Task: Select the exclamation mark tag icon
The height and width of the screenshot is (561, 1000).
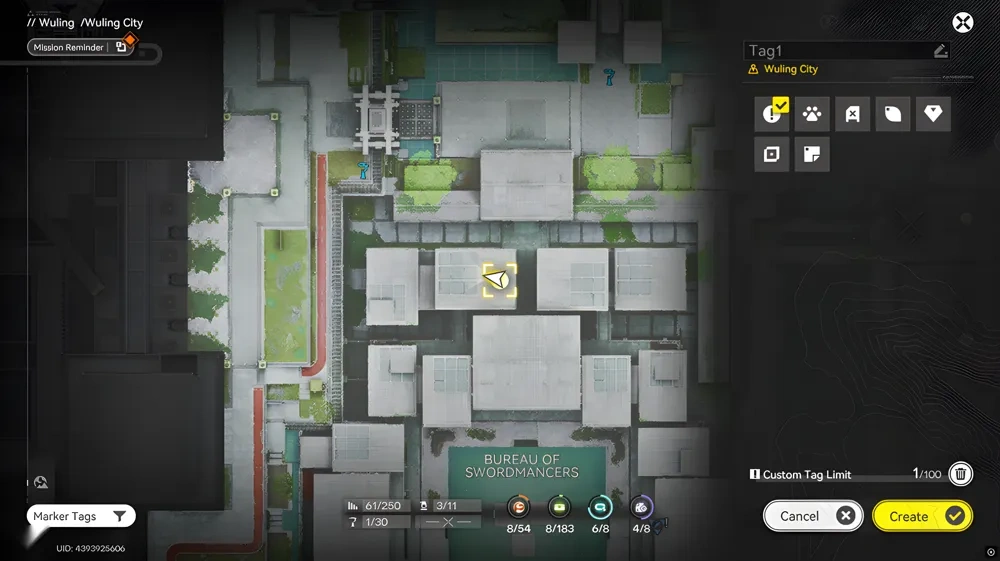Action: point(772,114)
